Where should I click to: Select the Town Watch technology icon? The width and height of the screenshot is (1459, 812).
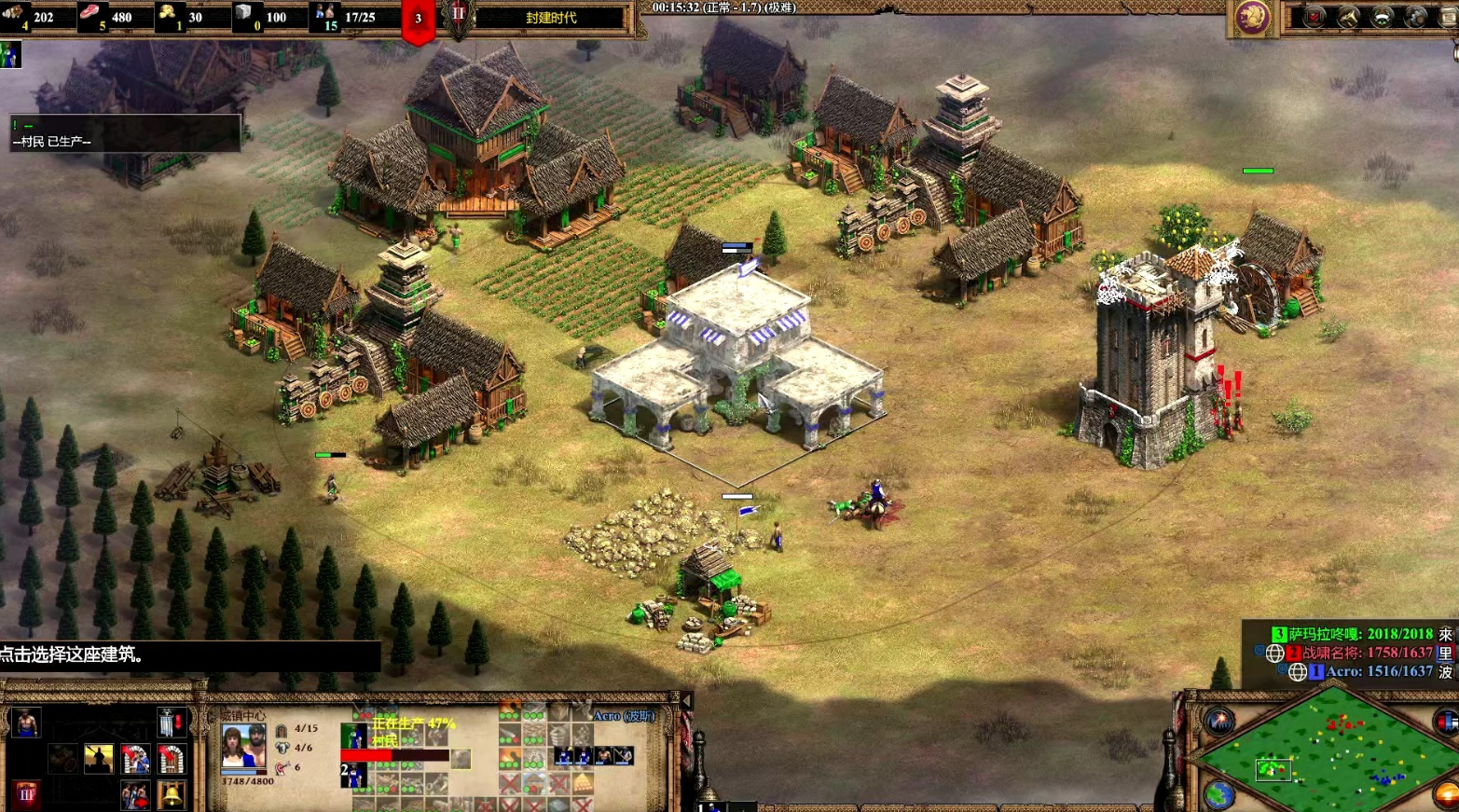coord(98,759)
